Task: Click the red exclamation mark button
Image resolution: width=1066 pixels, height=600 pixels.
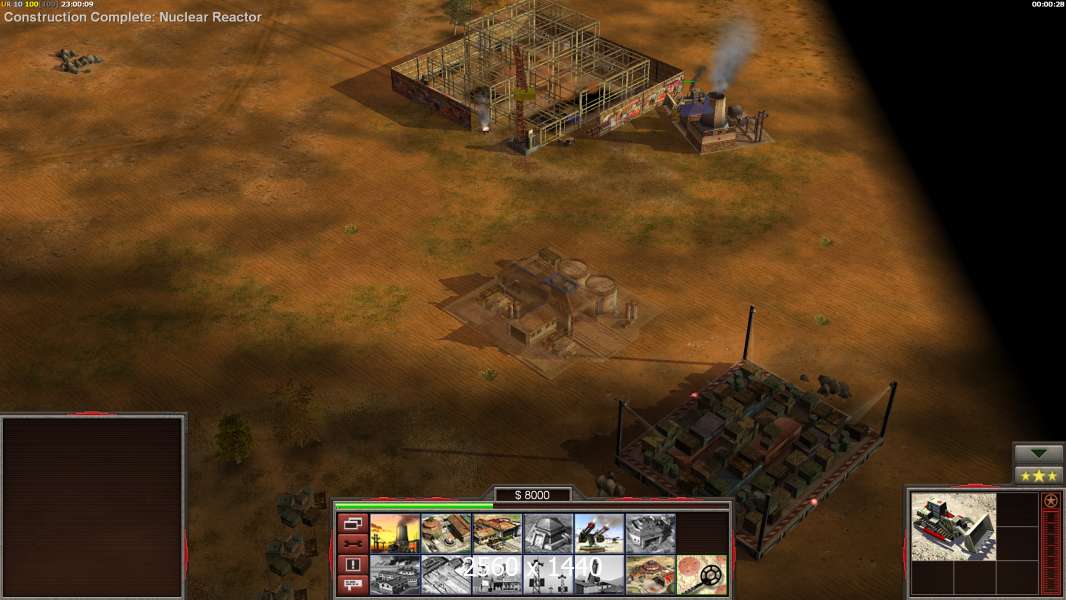Action: tap(351, 565)
